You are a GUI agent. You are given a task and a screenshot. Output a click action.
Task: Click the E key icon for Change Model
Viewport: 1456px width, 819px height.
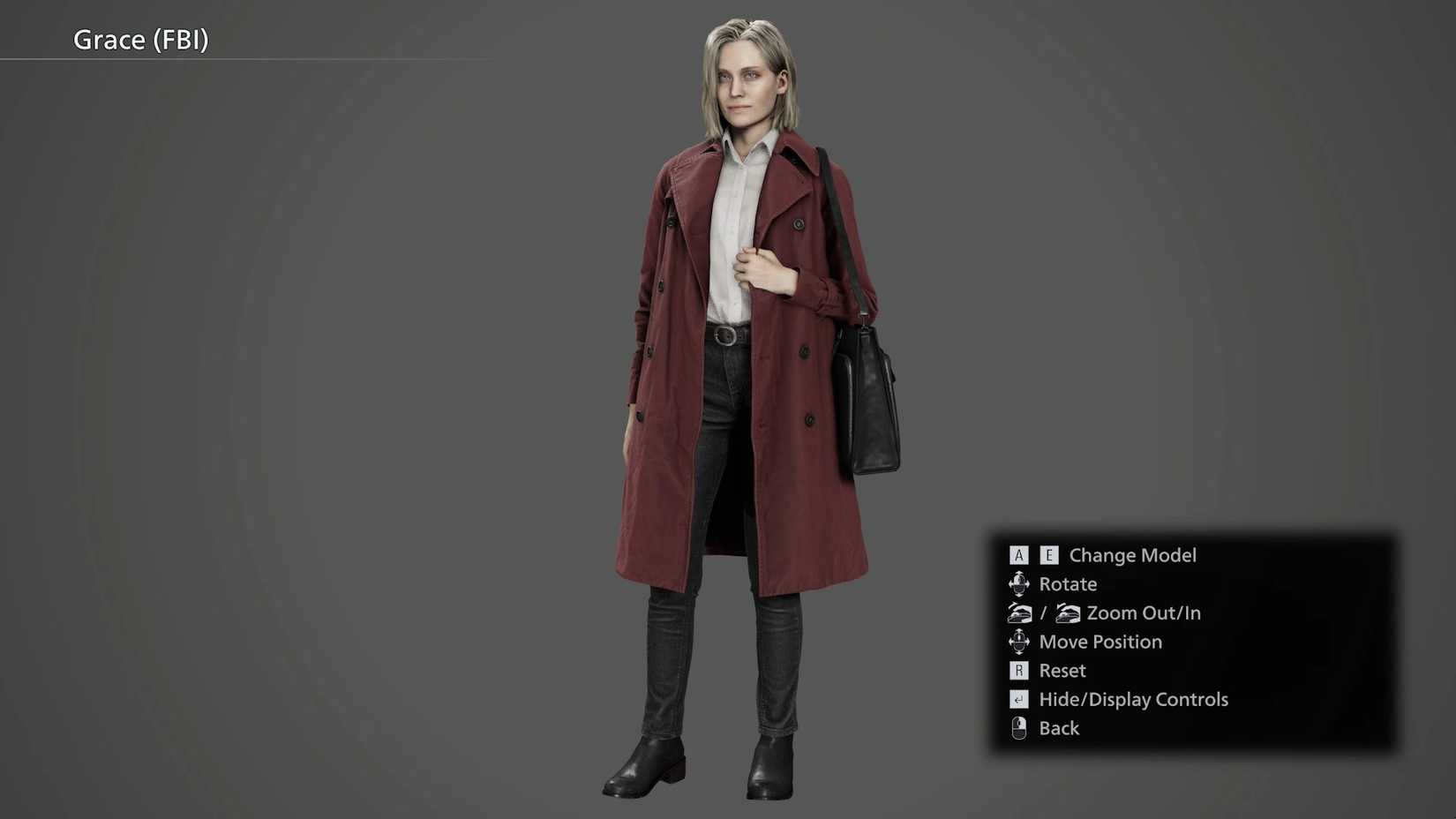(x=1049, y=555)
